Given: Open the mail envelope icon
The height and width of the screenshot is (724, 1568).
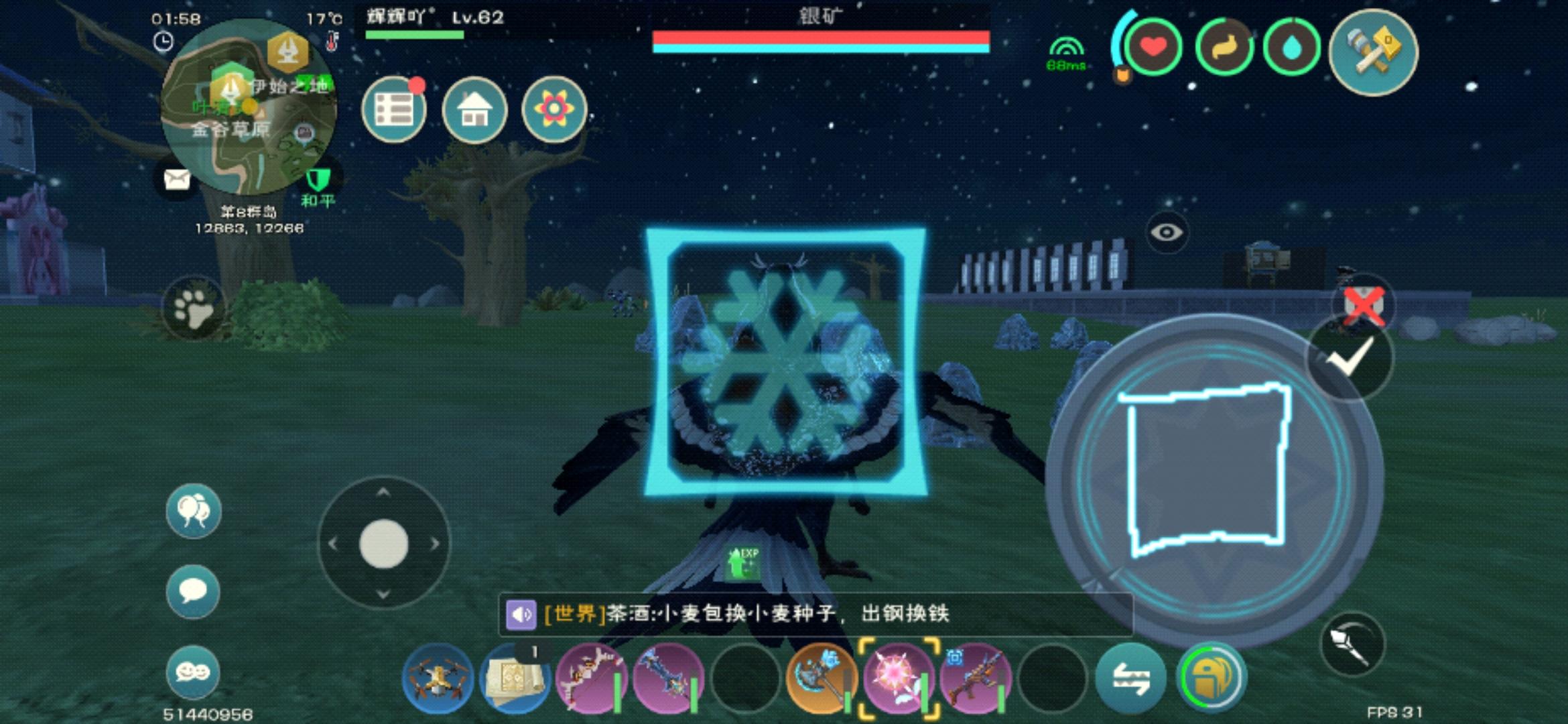Looking at the screenshot, I should [x=176, y=180].
